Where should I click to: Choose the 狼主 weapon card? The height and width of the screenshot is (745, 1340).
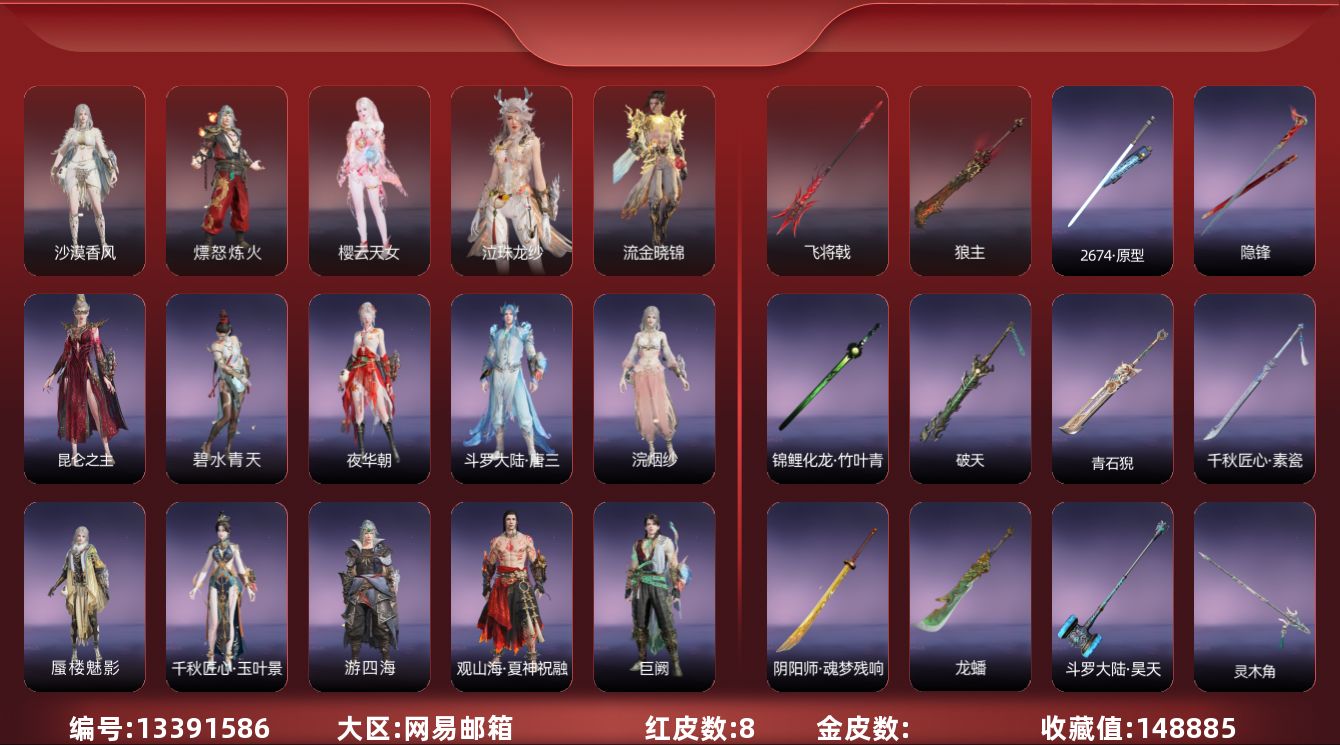click(x=970, y=180)
